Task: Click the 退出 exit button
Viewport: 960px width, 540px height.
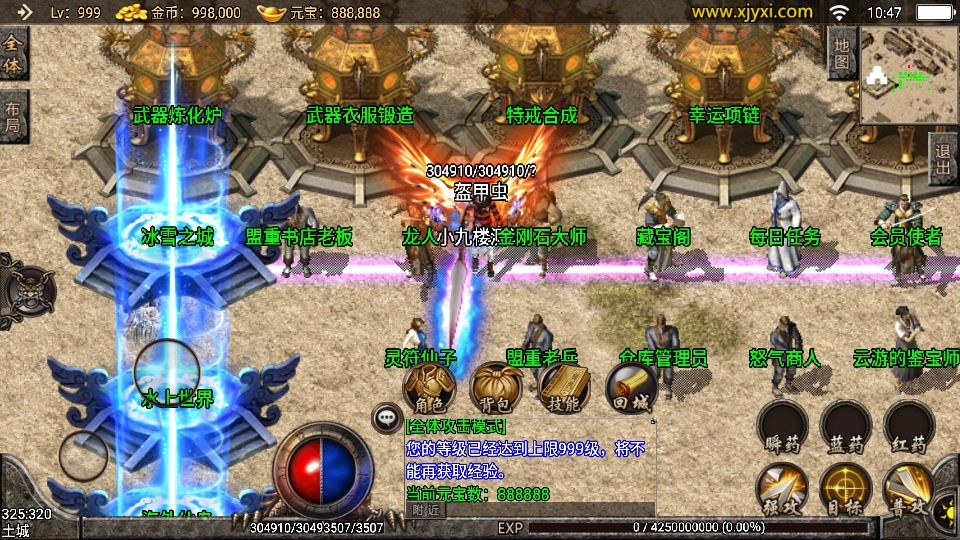Action: coord(942,159)
